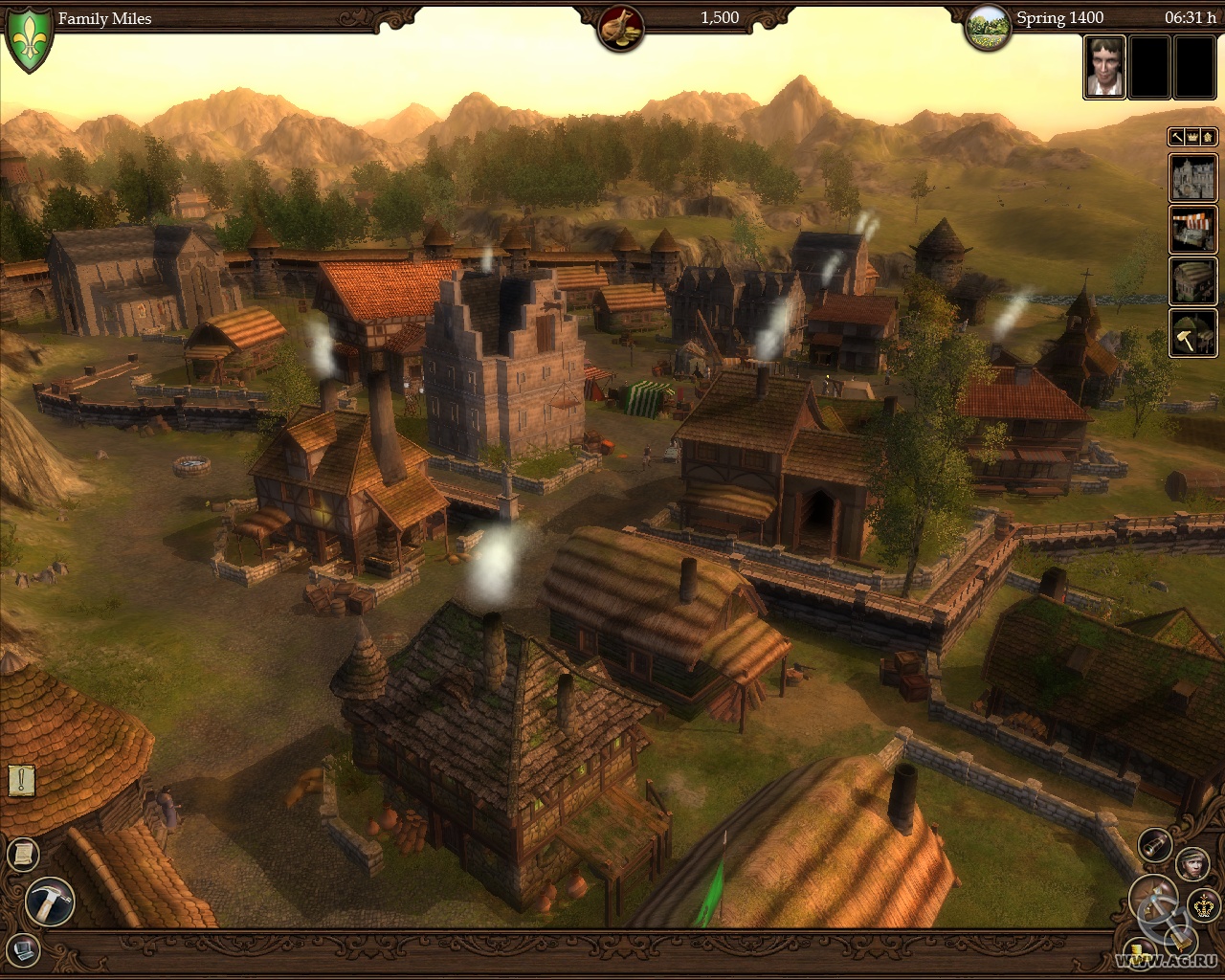
Task: Open the ledger book icon
Action: [x=23, y=949]
